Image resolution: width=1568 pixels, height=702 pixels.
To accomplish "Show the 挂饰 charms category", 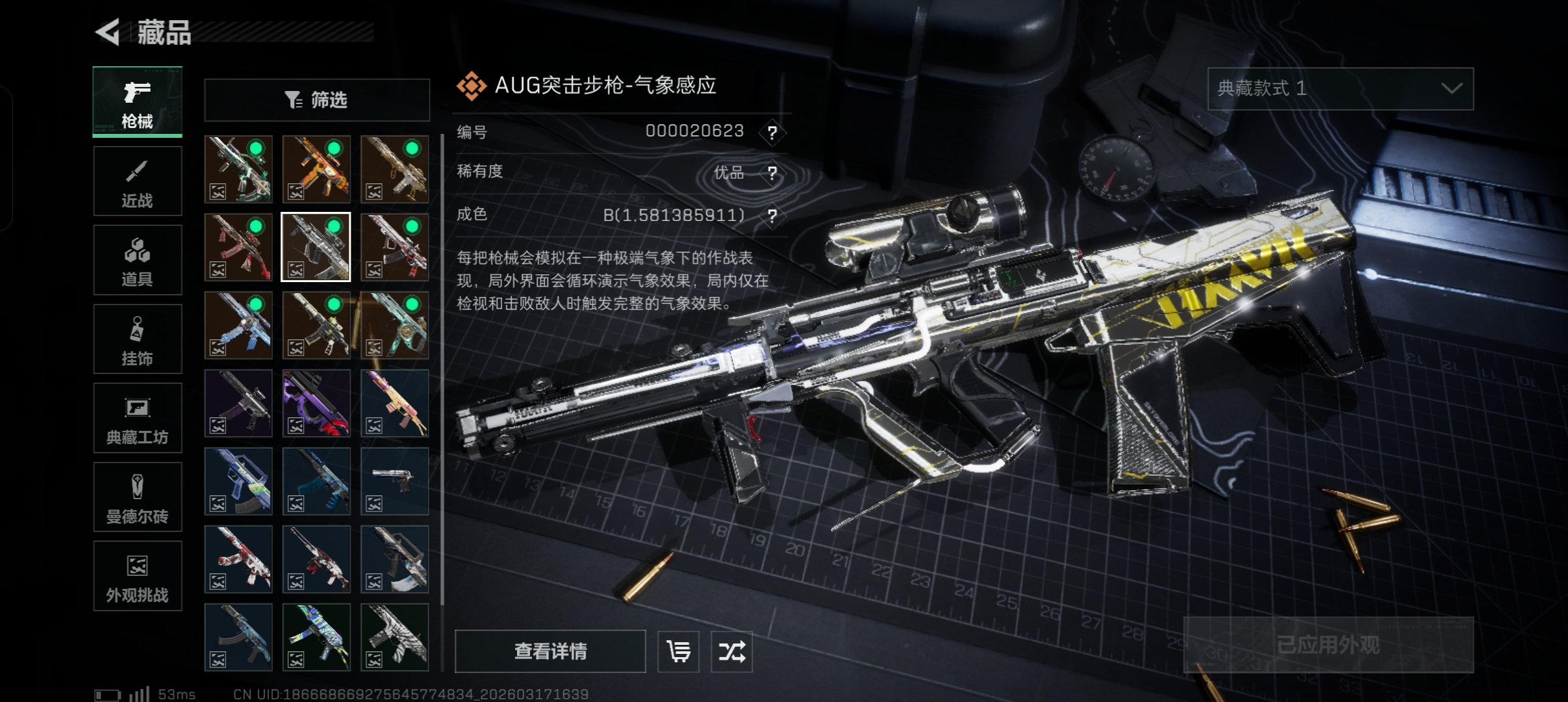I will tap(137, 339).
